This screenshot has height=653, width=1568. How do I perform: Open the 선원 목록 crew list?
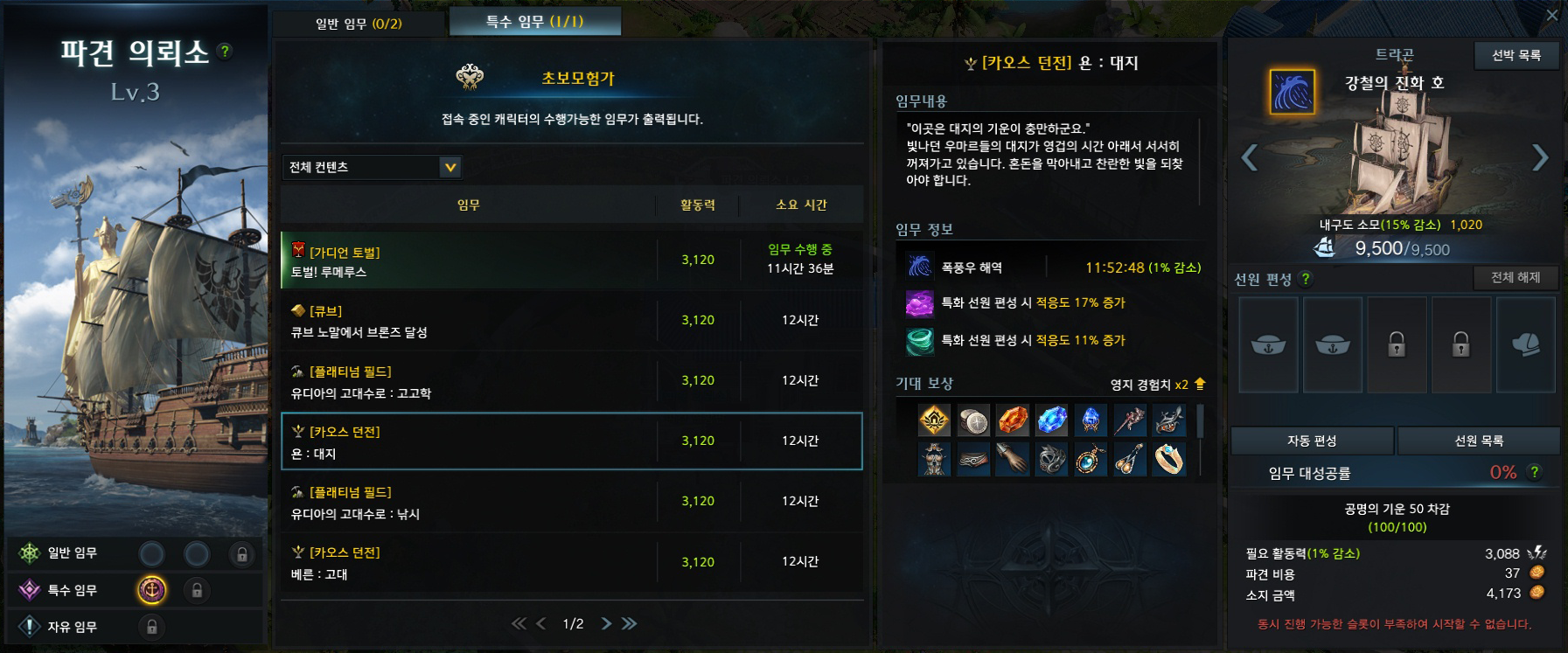[1479, 441]
